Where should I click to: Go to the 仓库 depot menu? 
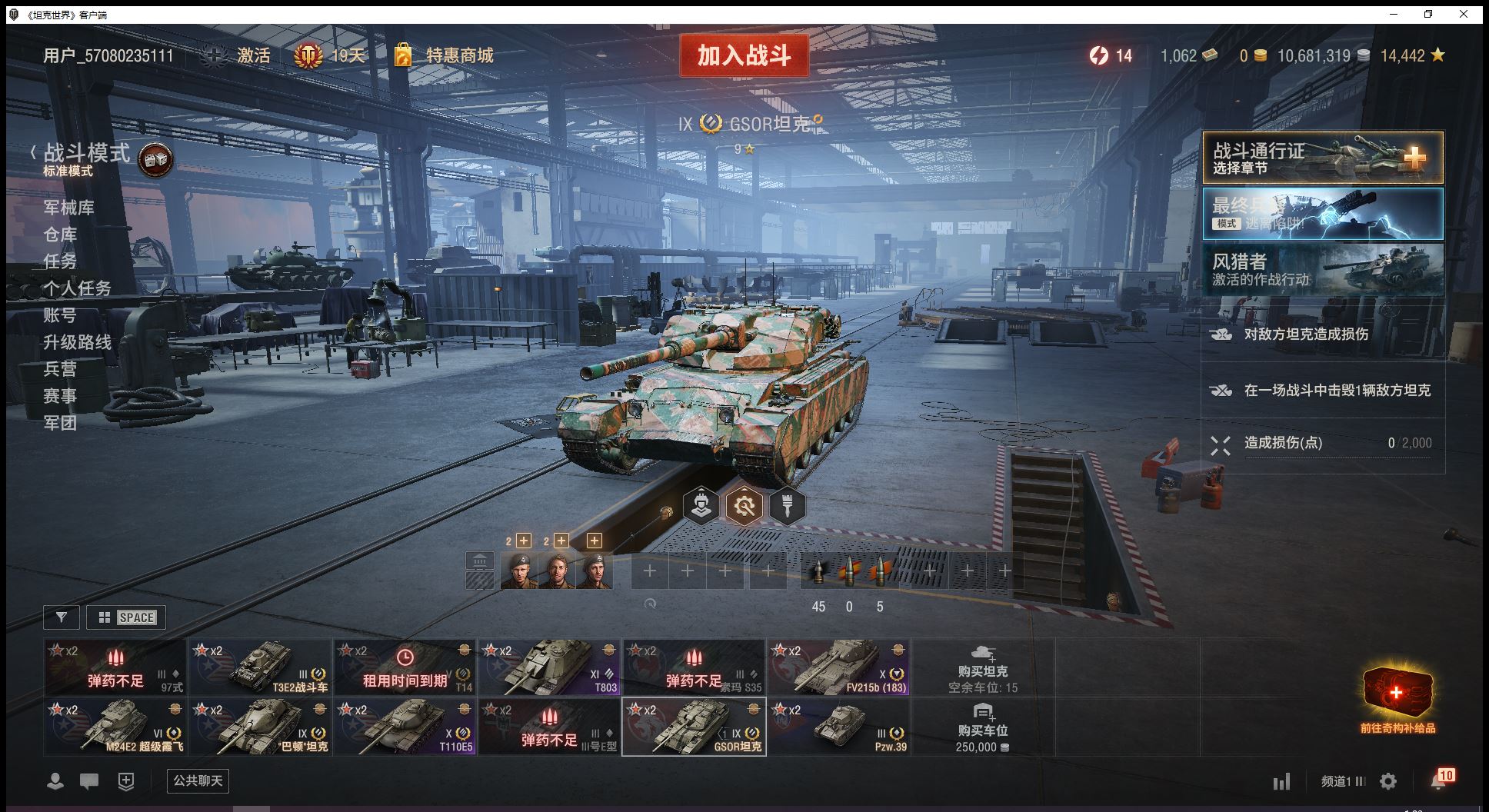click(x=60, y=235)
